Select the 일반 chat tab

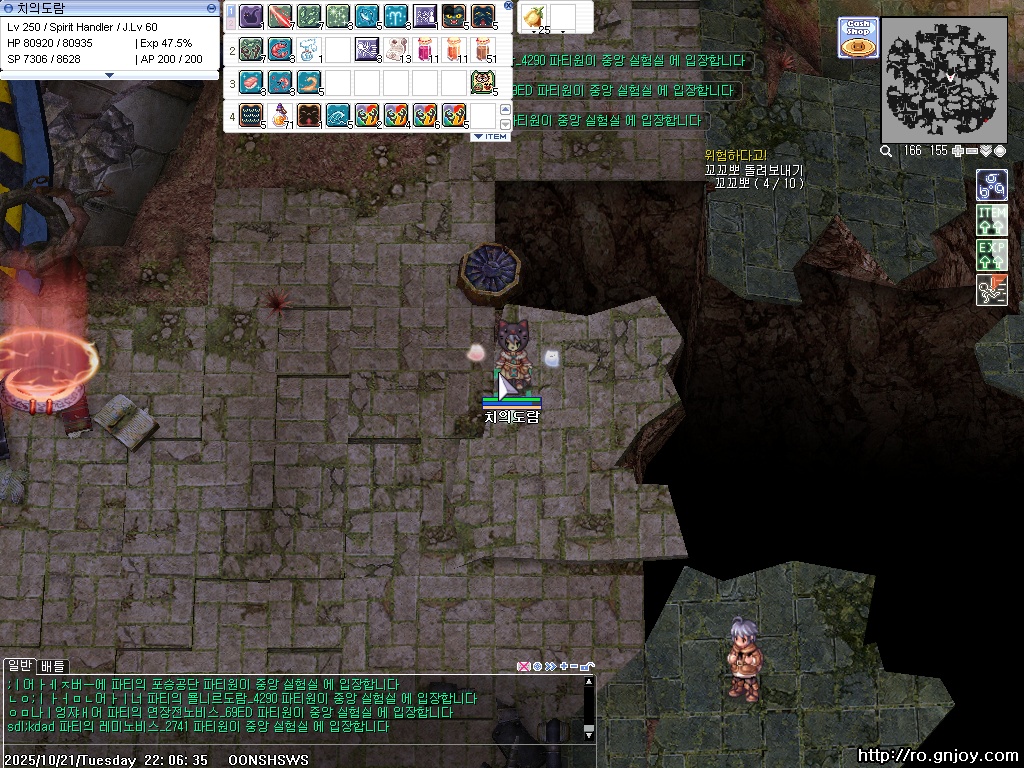20,666
